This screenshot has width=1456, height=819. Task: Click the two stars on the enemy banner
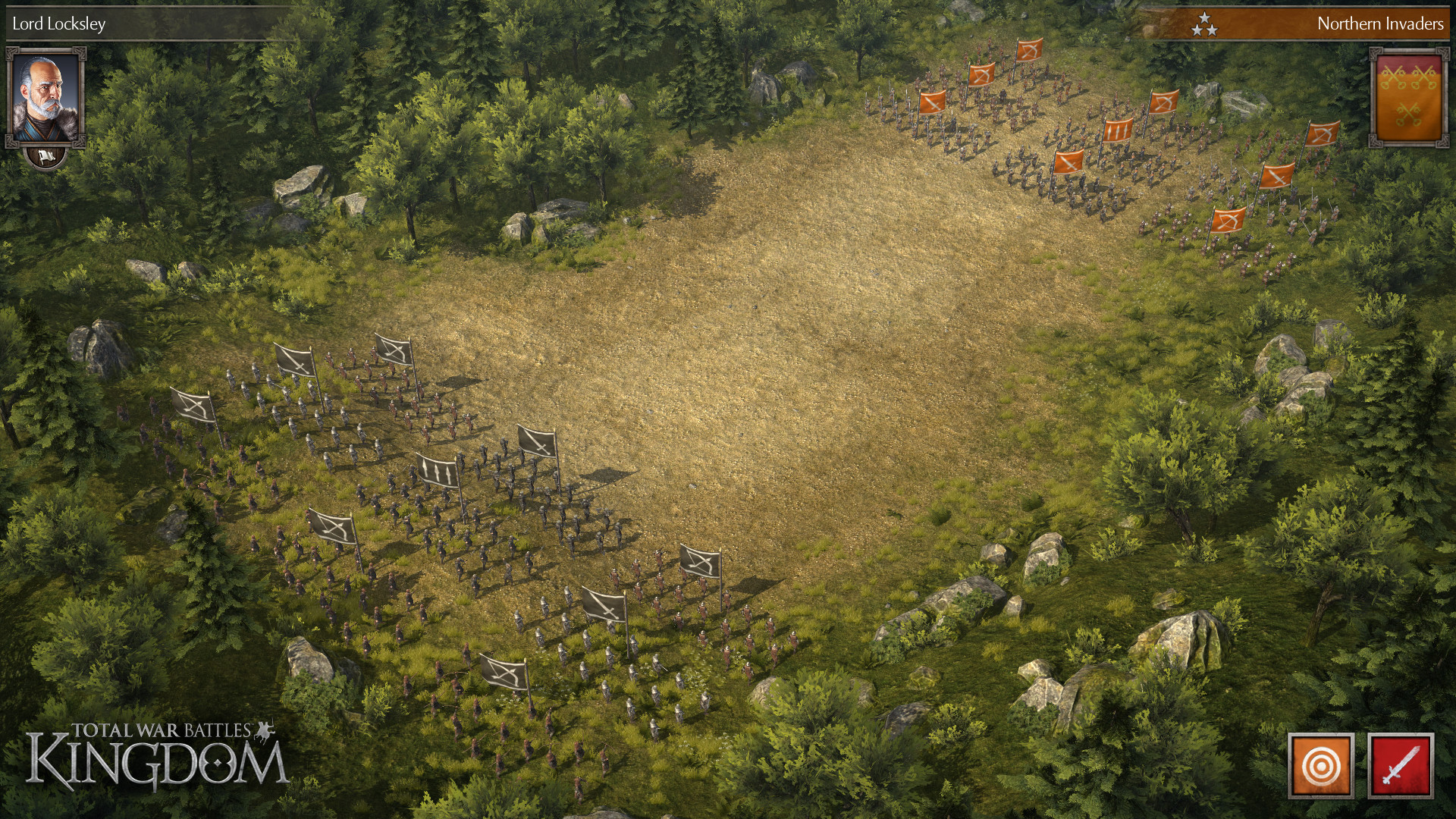1207,24
